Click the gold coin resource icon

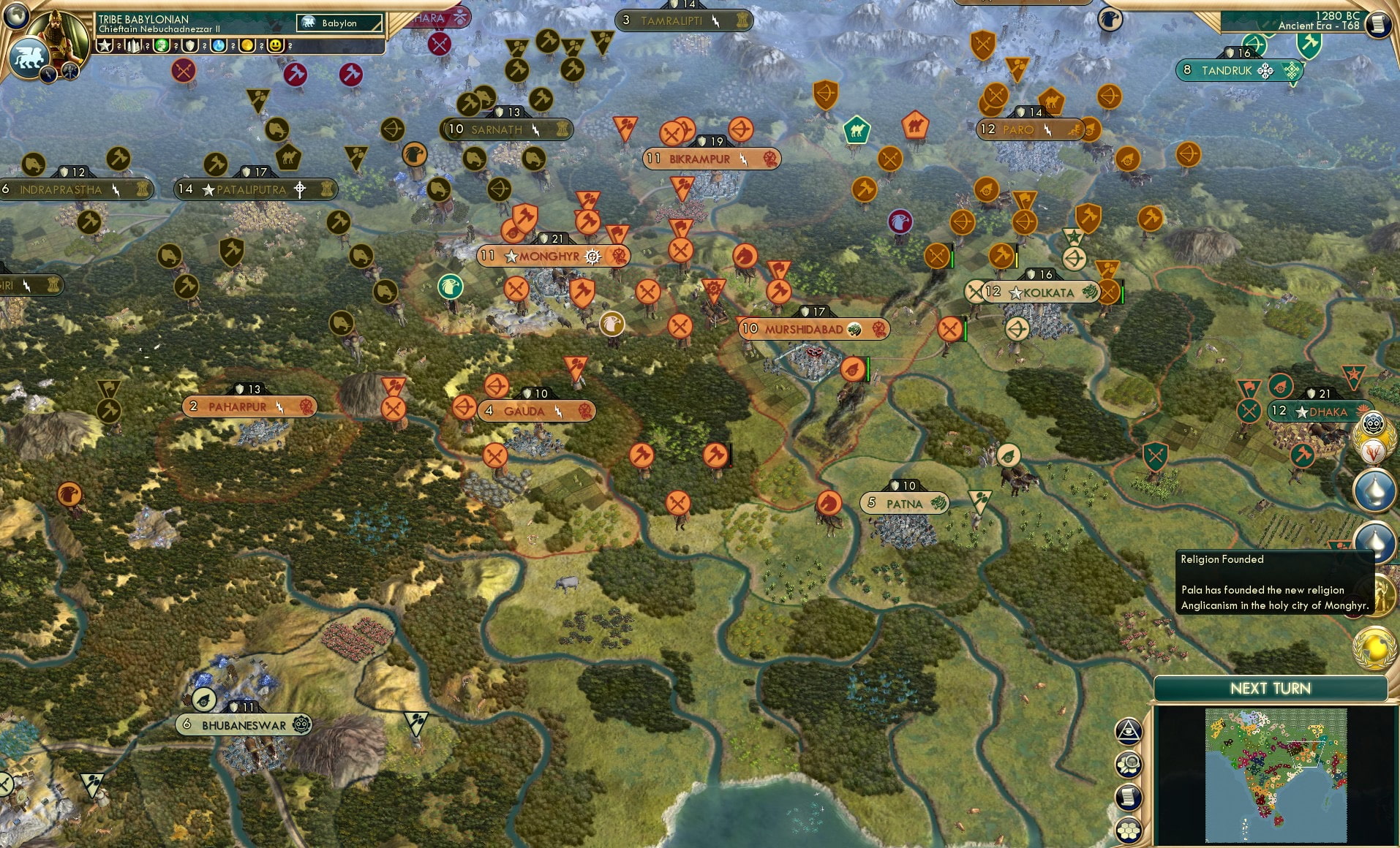pos(246,45)
